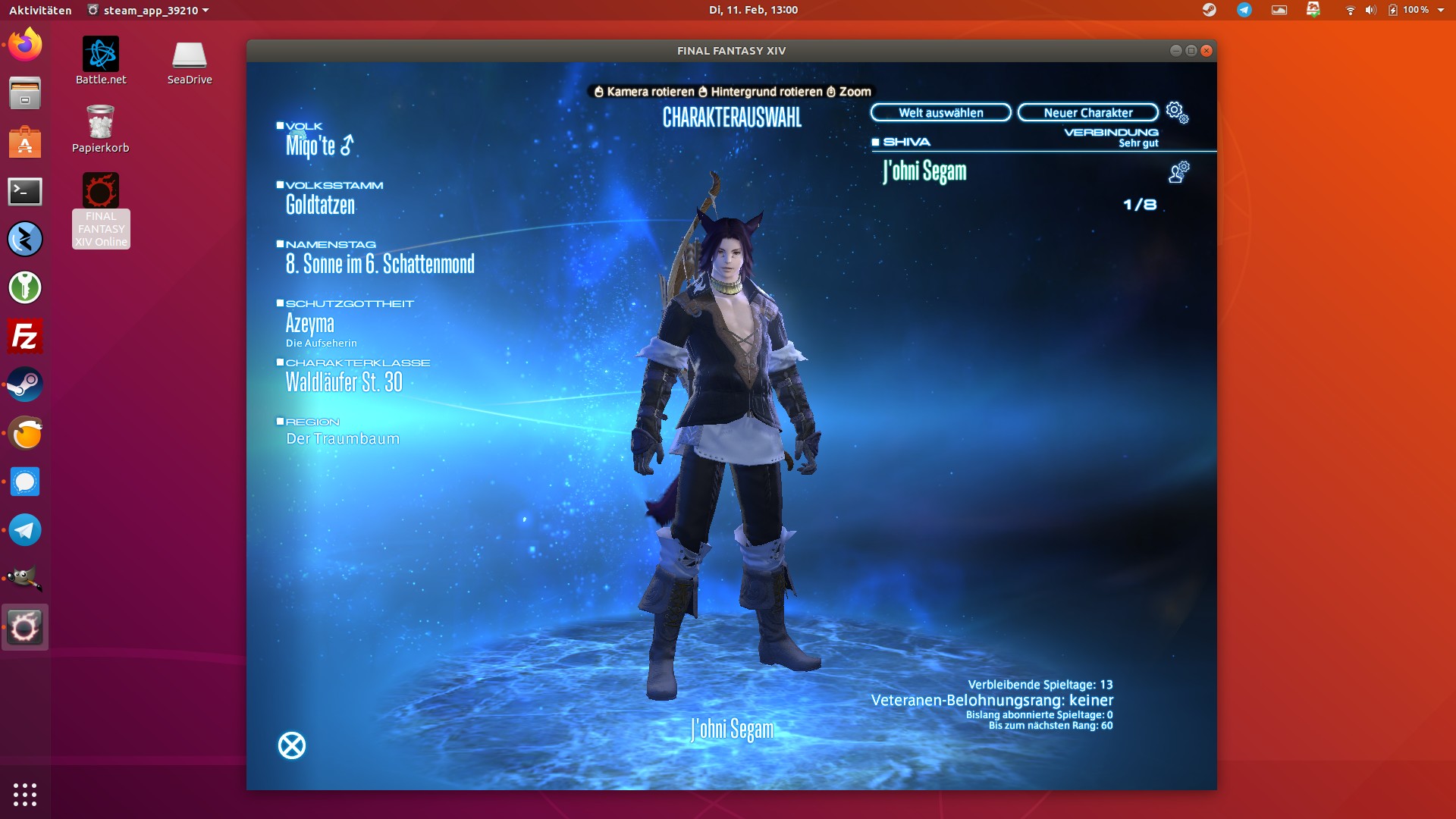This screenshot has width=1456, height=819.
Task: Open the character options icon beside J'ohni Segam
Action: point(1178,172)
